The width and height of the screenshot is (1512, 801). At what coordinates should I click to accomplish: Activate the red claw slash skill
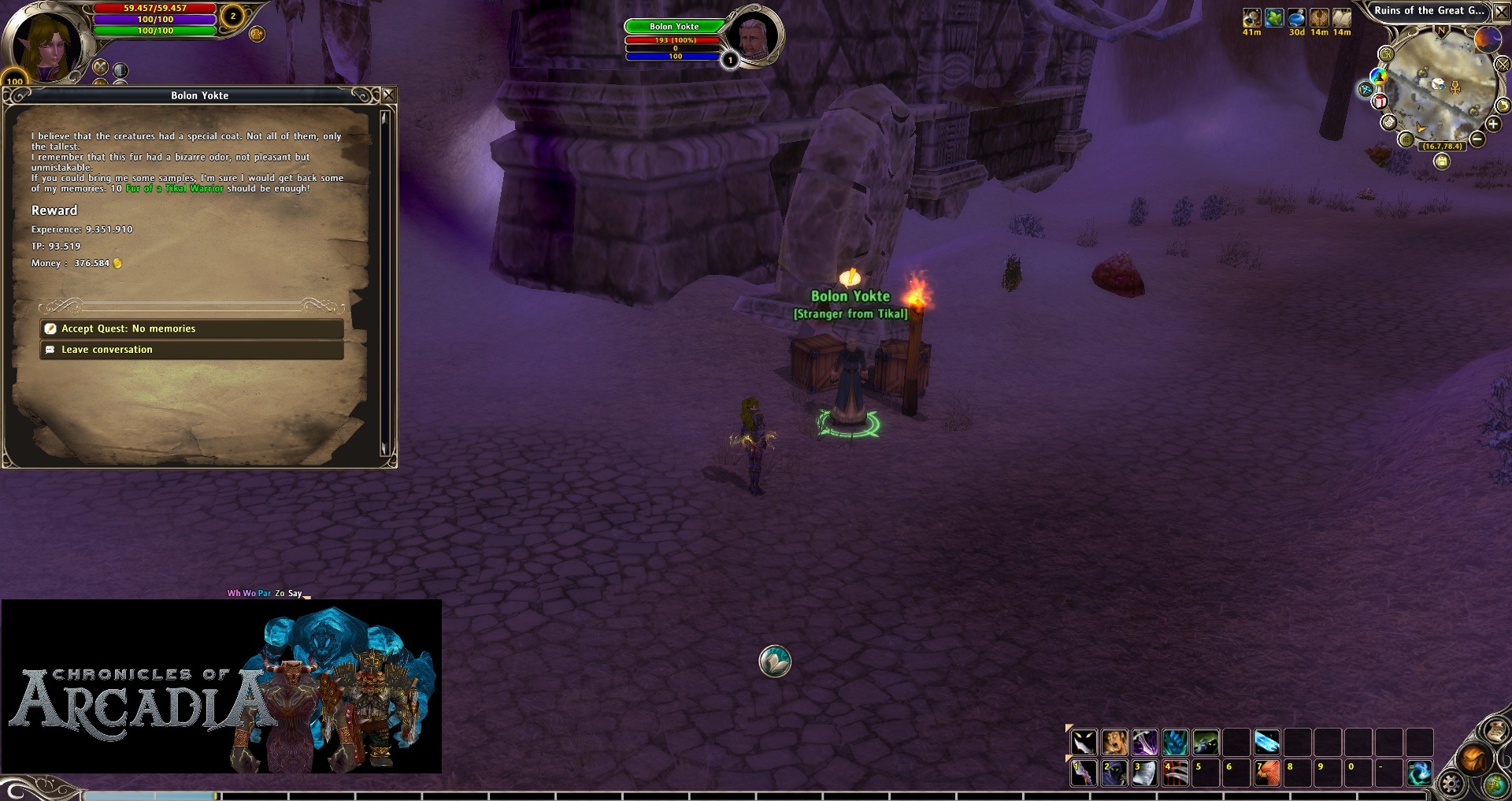1175,773
